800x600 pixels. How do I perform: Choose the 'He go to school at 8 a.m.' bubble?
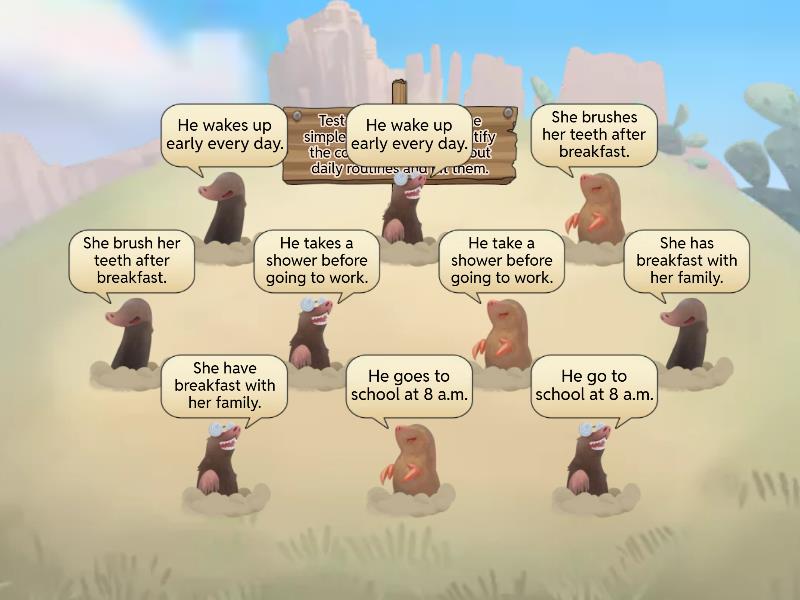(594, 385)
